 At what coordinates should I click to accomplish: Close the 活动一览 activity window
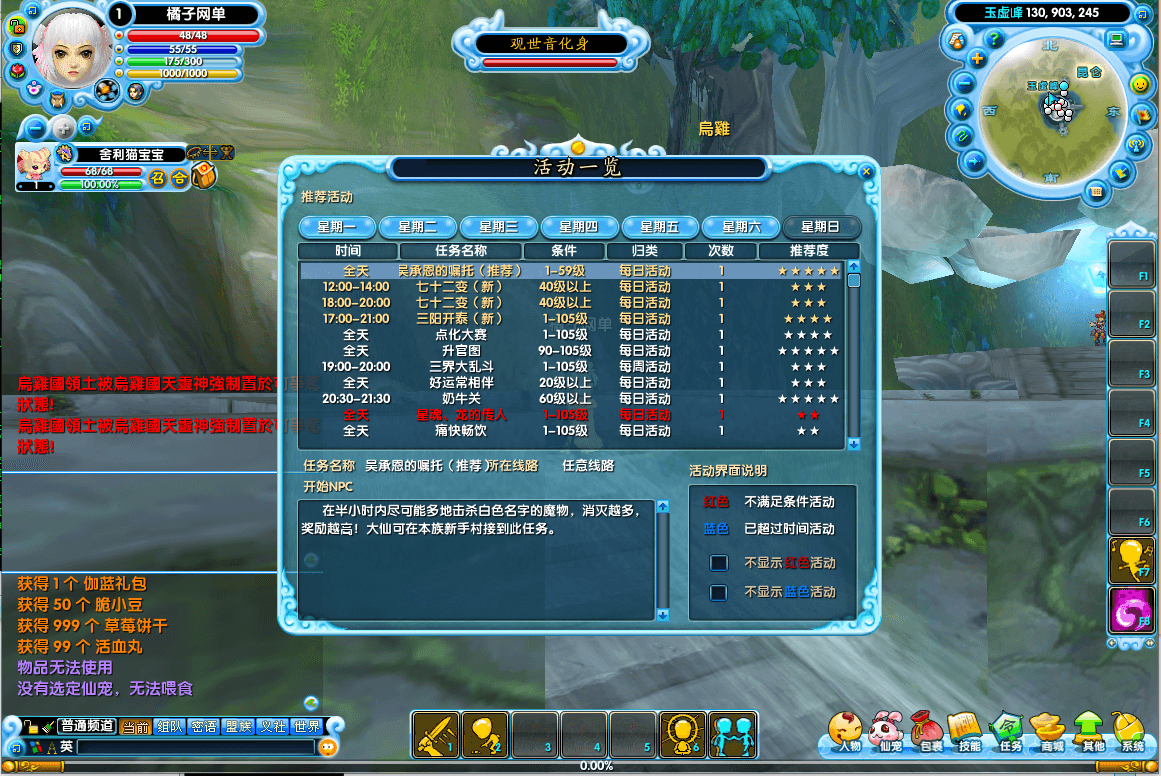pos(866,172)
